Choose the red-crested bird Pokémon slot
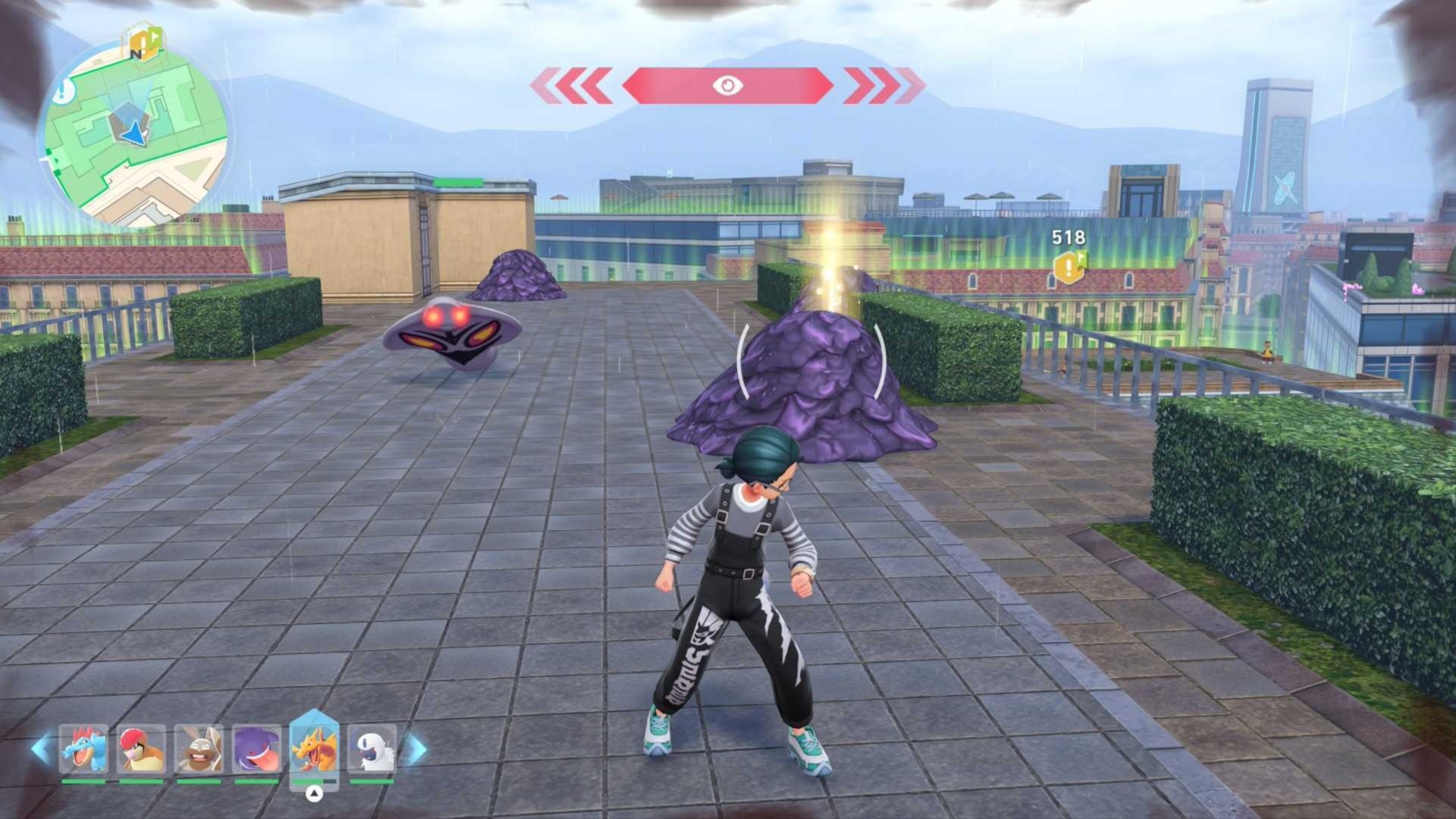This screenshot has width=1456, height=819. tap(142, 749)
